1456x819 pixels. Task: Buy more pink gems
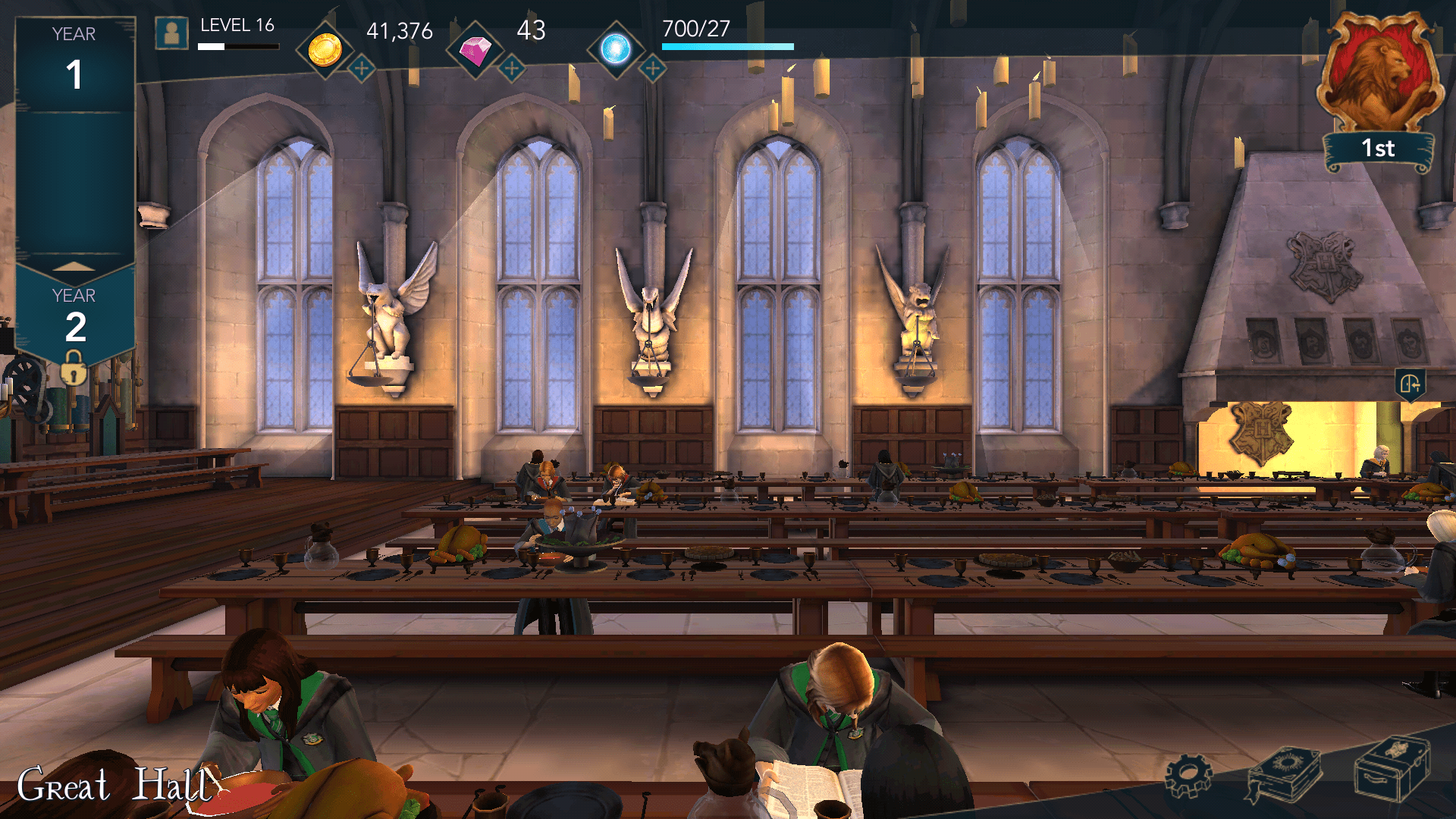click(512, 68)
